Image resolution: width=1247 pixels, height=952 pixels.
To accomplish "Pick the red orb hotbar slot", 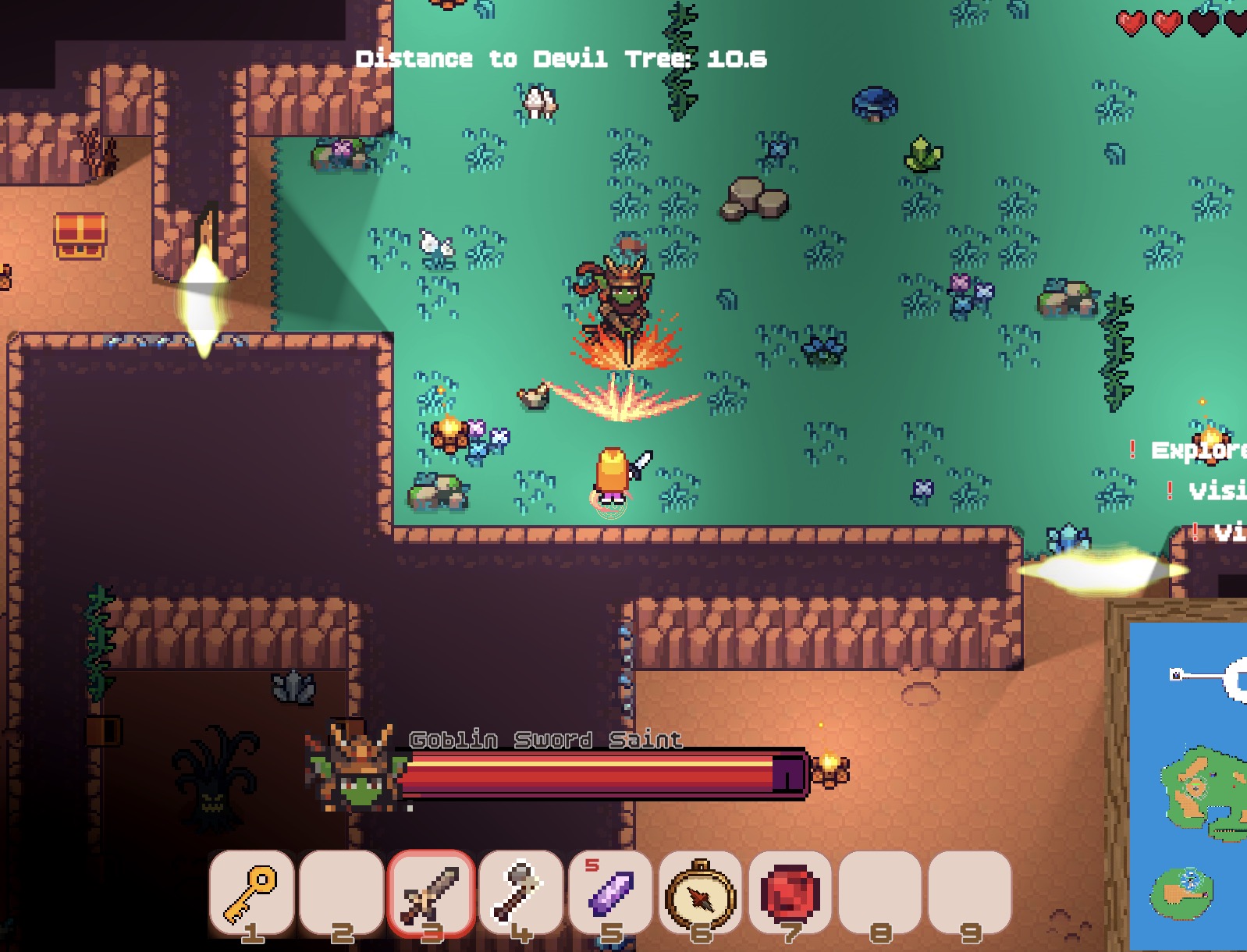I will [x=790, y=893].
